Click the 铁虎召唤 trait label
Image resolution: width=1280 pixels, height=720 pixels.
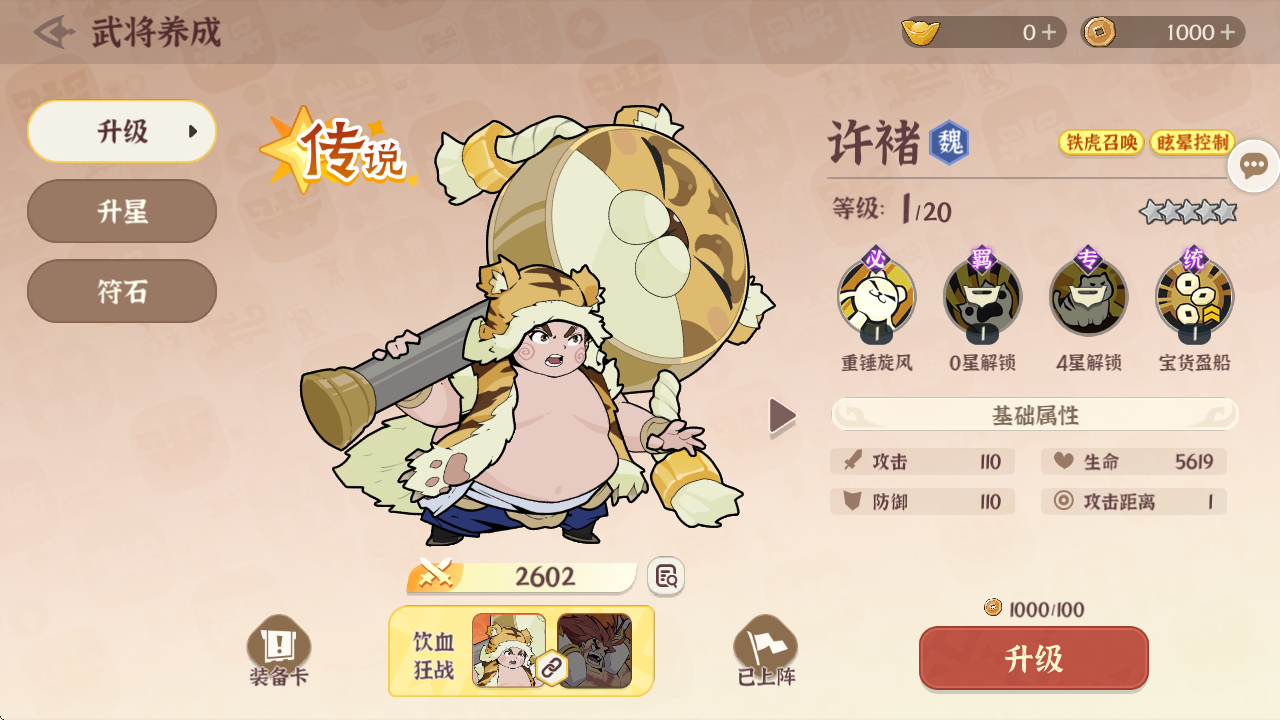pyautogui.click(x=1100, y=143)
